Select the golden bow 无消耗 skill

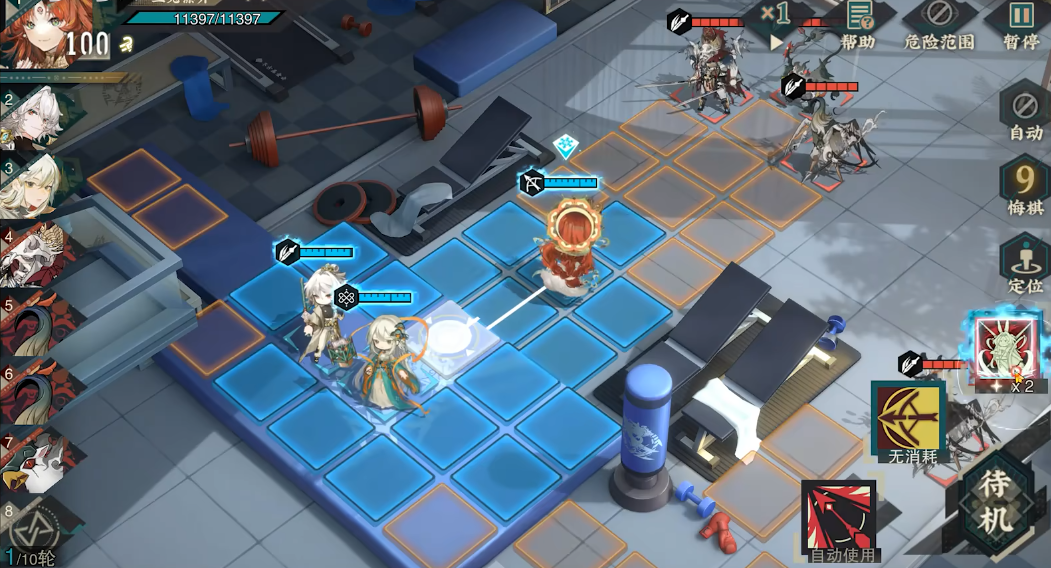(x=909, y=420)
